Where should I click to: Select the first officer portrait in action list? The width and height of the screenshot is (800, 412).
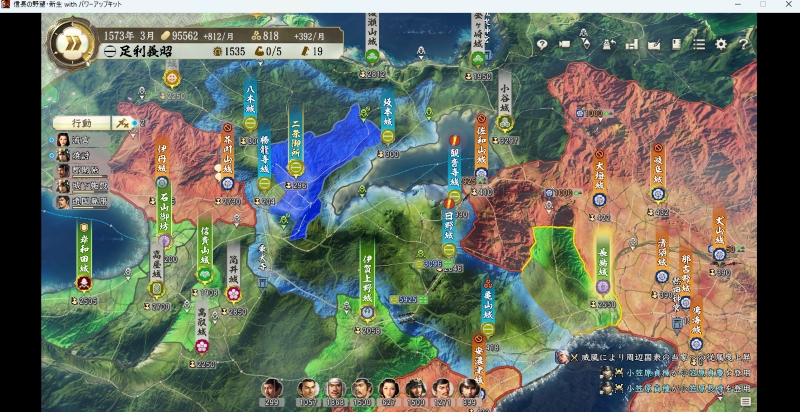(62, 140)
